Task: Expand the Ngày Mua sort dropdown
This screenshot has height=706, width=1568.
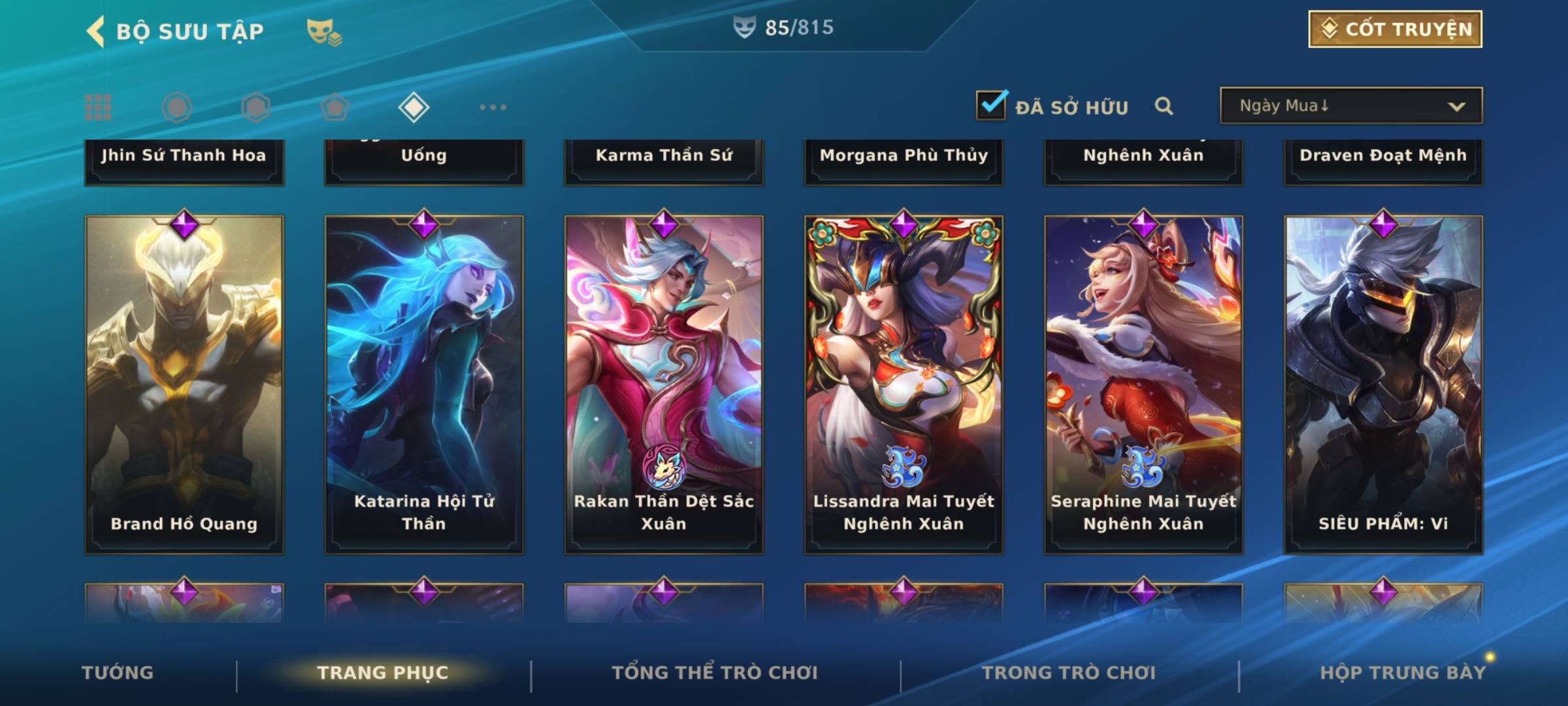Action: coord(1351,106)
